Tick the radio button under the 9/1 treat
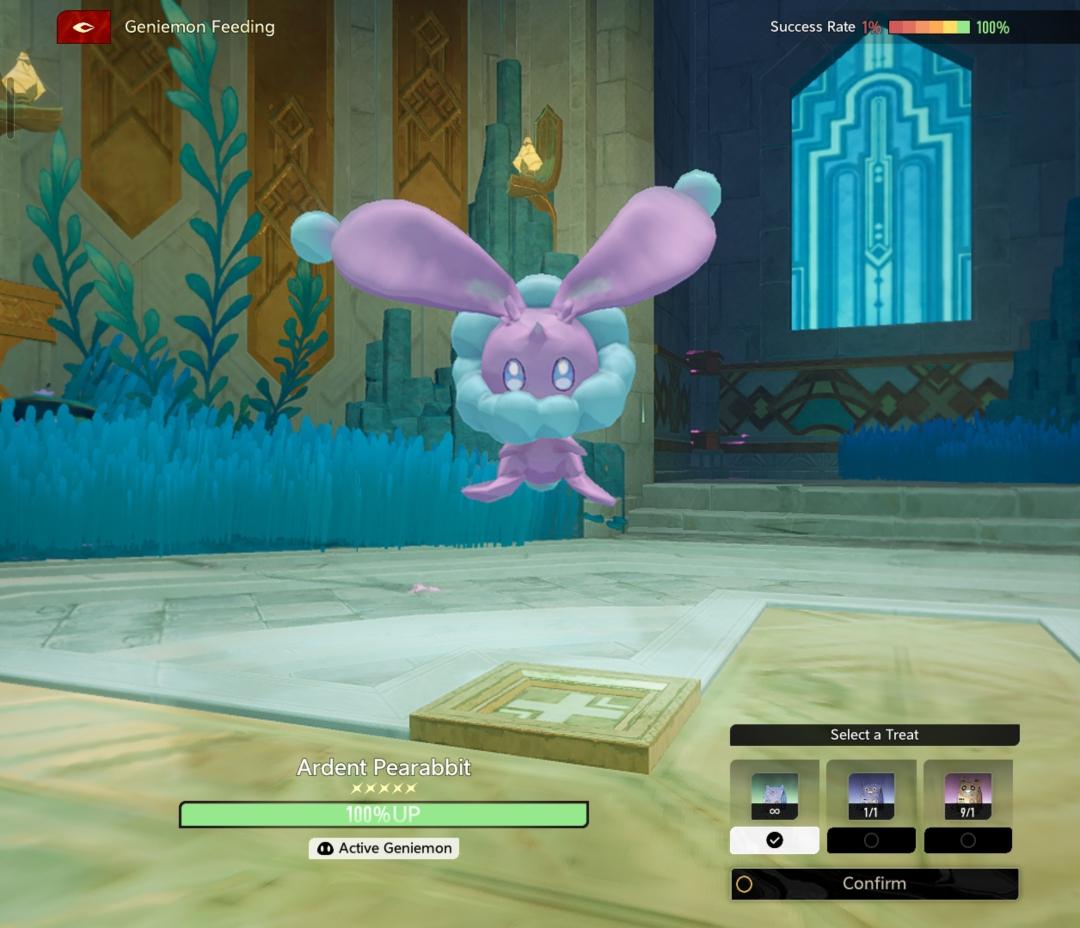 (x=968, y=840)
